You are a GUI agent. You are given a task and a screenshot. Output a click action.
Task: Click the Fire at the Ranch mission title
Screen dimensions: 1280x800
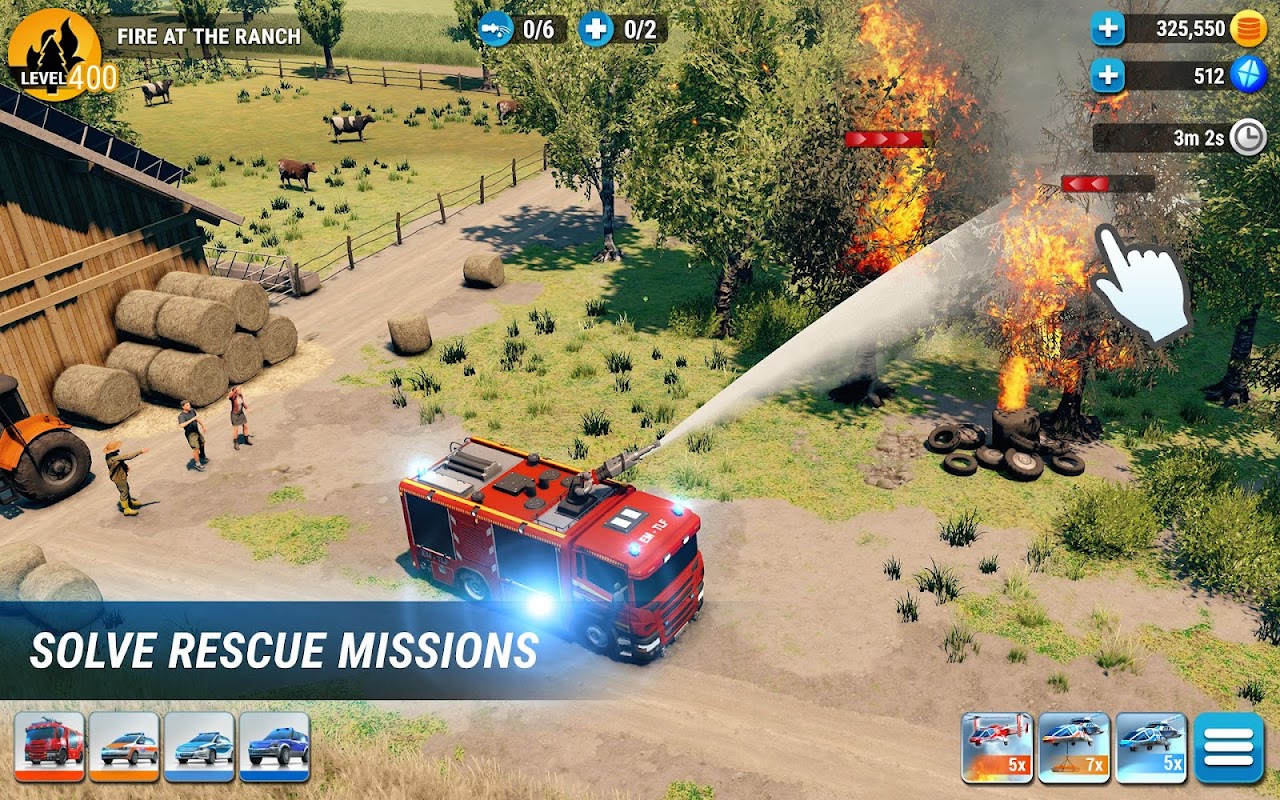click(212, 36)
